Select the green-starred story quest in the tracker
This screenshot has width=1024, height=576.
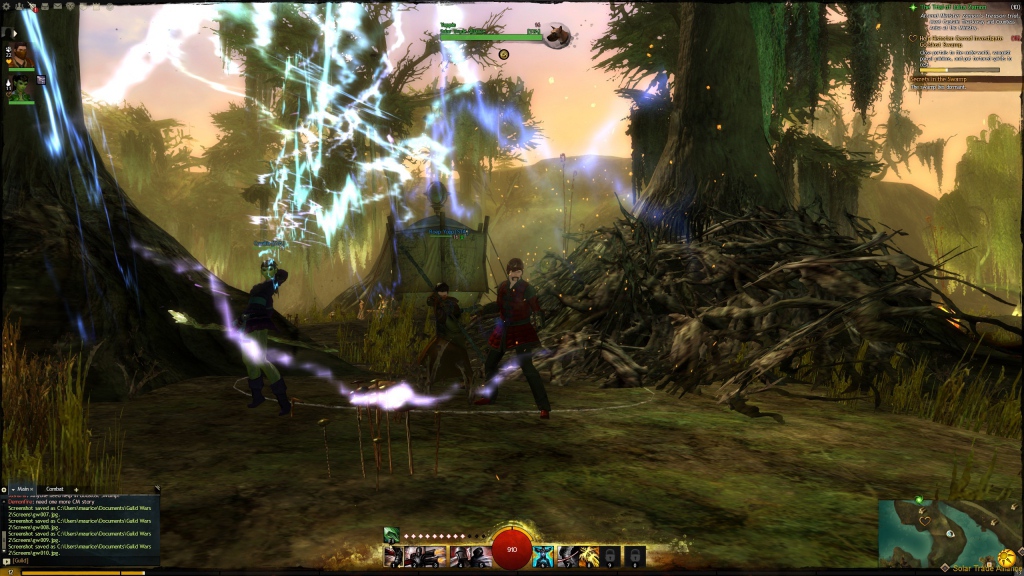coord(960,8)
